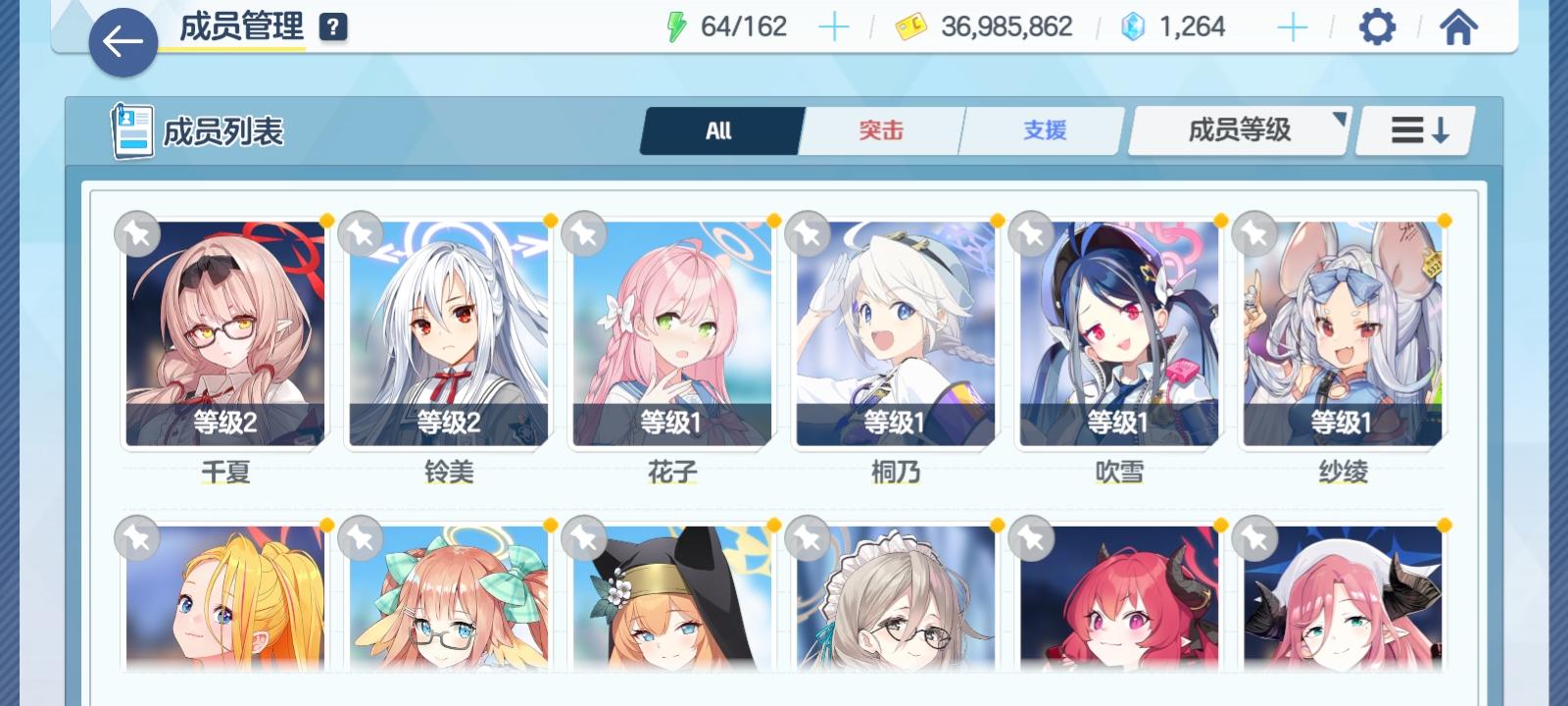
Task: Toggle the pin marker on 纱绫's card
Action: click(x=1256, y=234)
